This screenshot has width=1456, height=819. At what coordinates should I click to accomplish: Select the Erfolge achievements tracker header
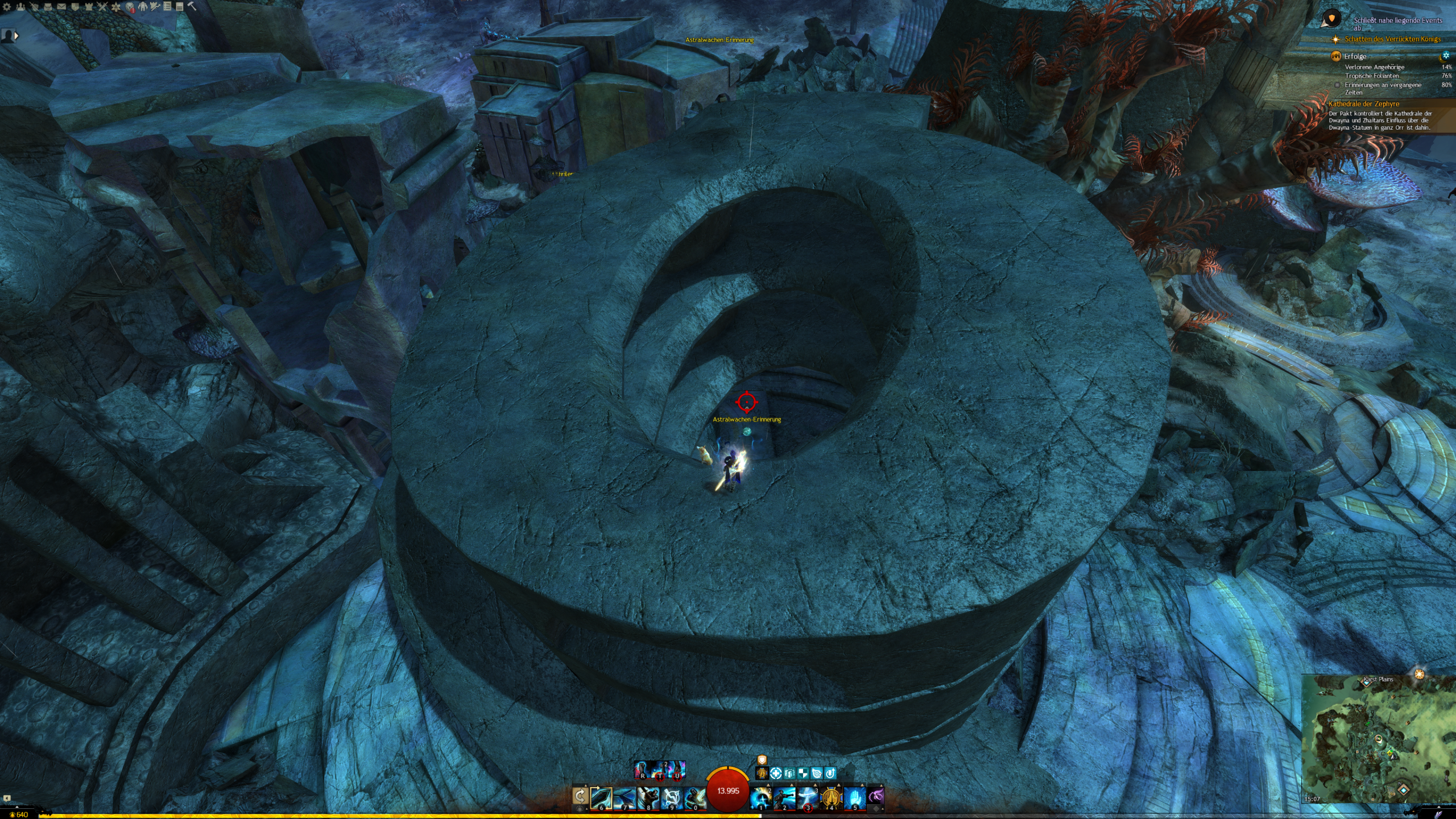(1355, 56)
